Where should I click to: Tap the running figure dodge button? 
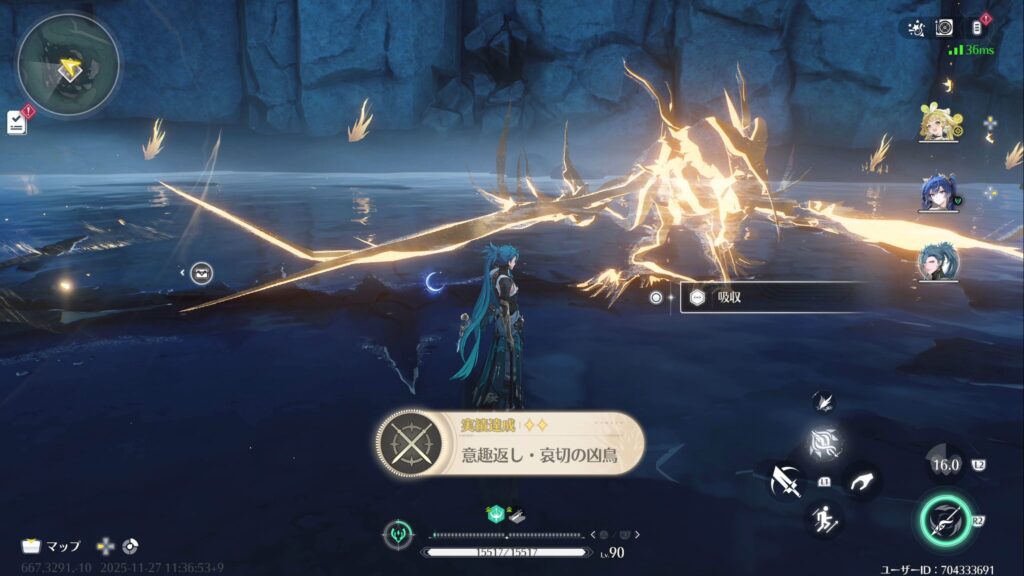(825, 518)
